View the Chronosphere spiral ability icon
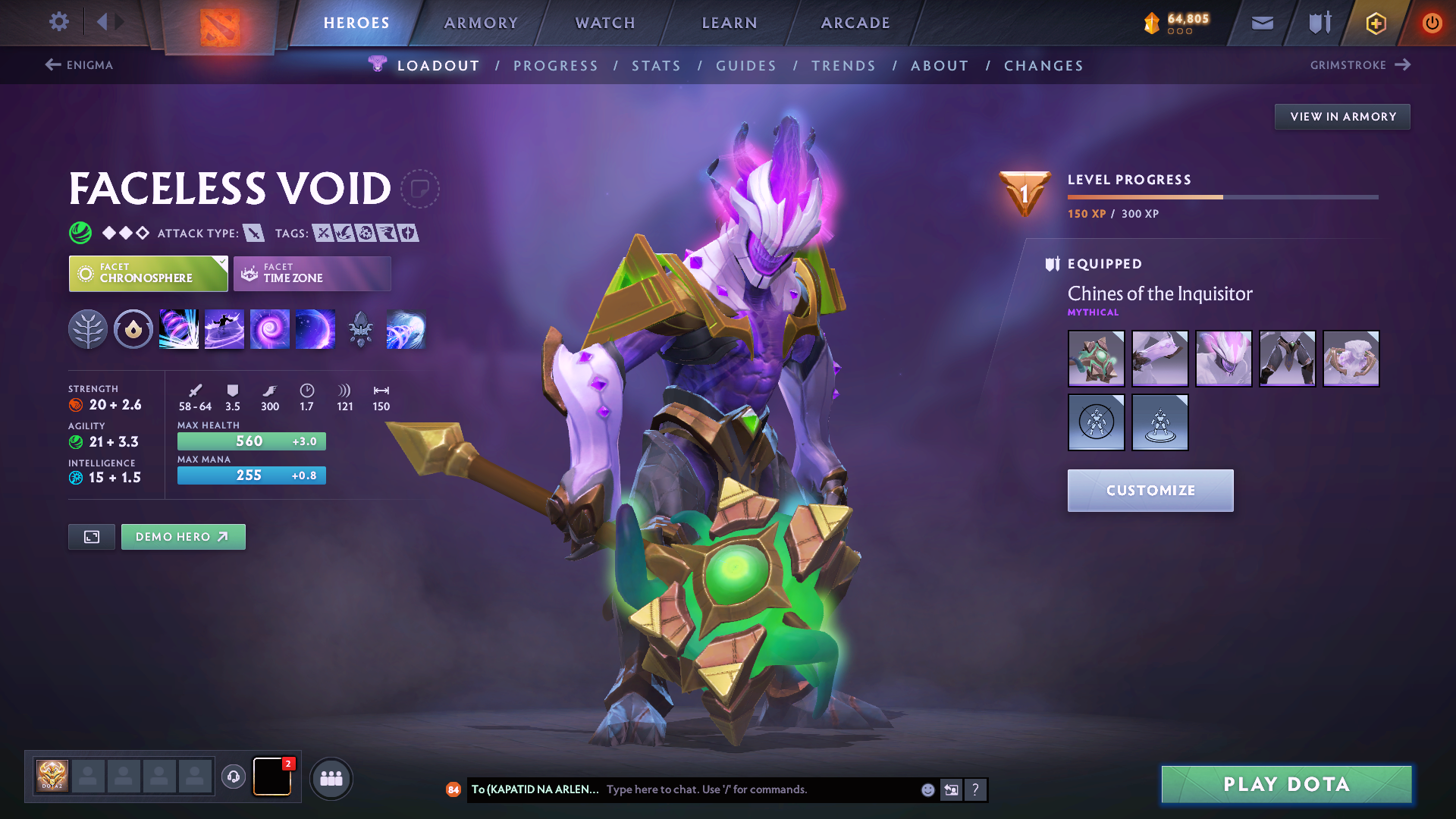This screenshot has height=819, width=1456. coord(270,328)
